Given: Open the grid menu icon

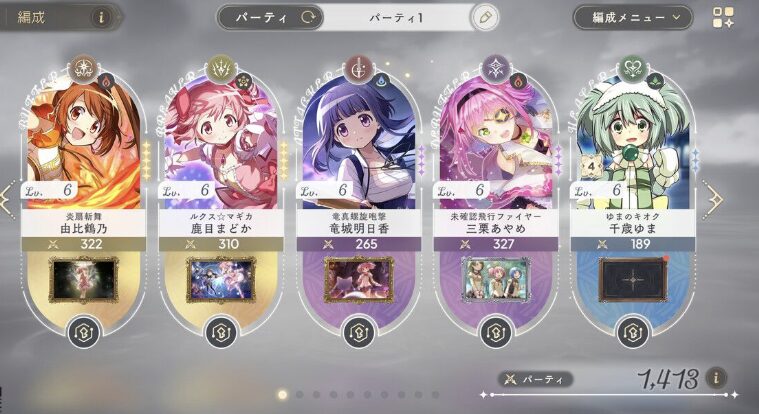Looking at the screenshot, I should click(x=724, y=18).
